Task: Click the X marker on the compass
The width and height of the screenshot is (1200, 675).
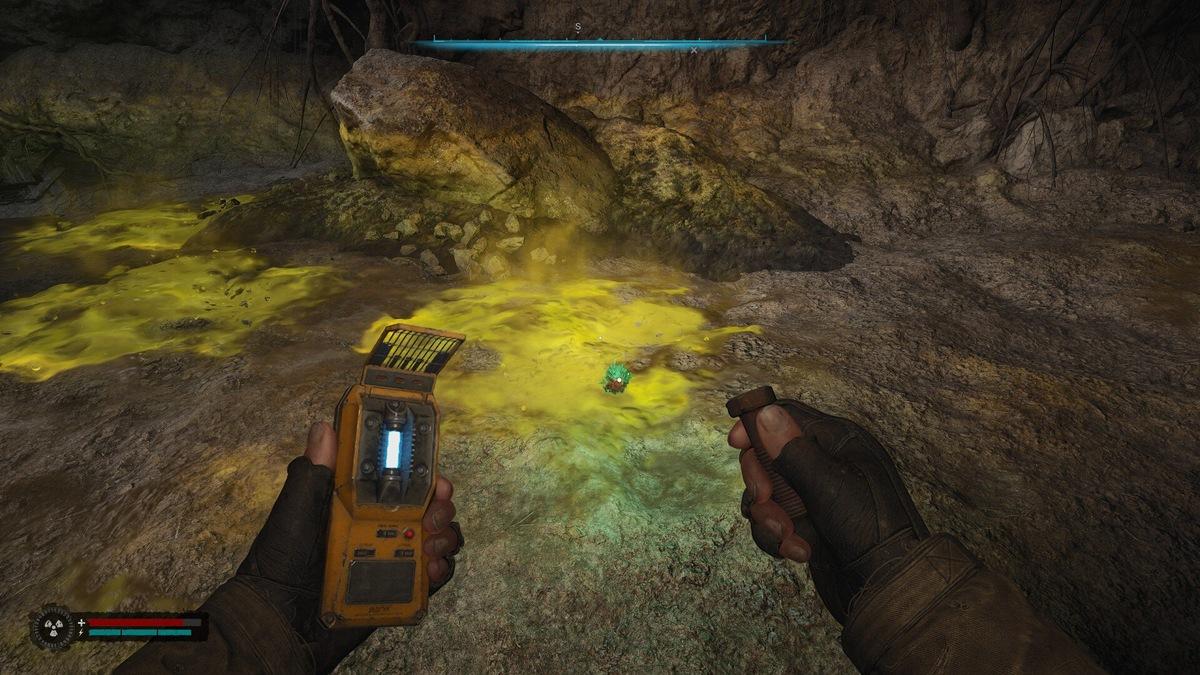Action: click(x=693, y=49)
